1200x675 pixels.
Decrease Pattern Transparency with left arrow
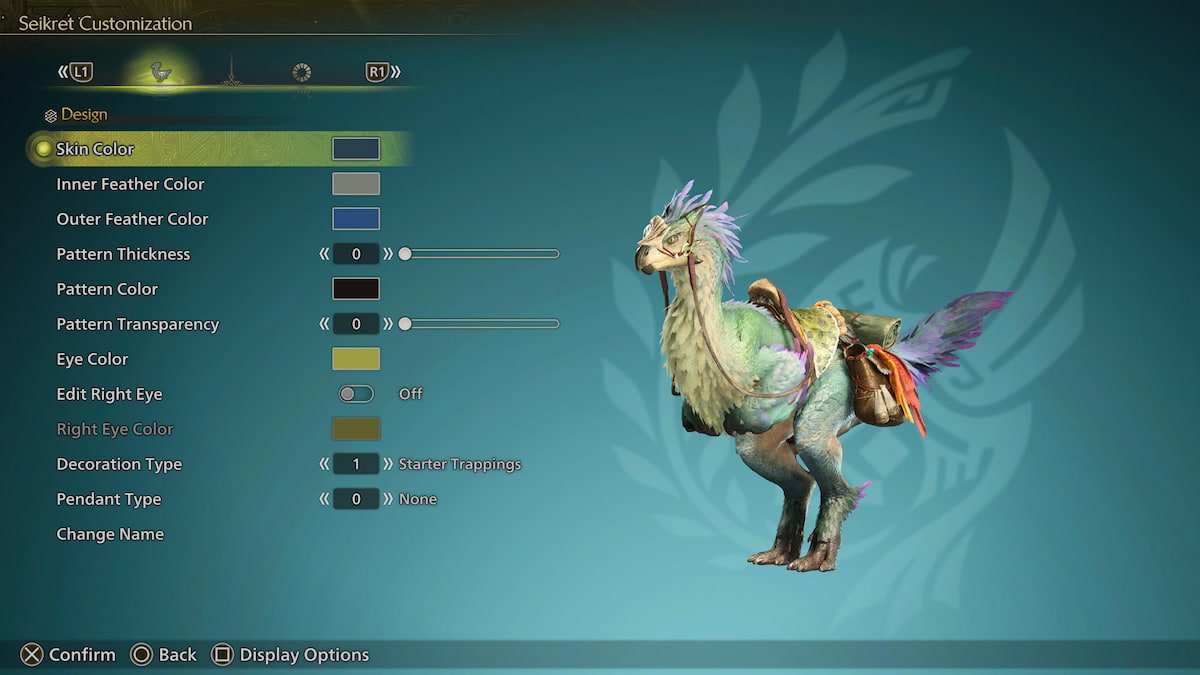(324, 324)
